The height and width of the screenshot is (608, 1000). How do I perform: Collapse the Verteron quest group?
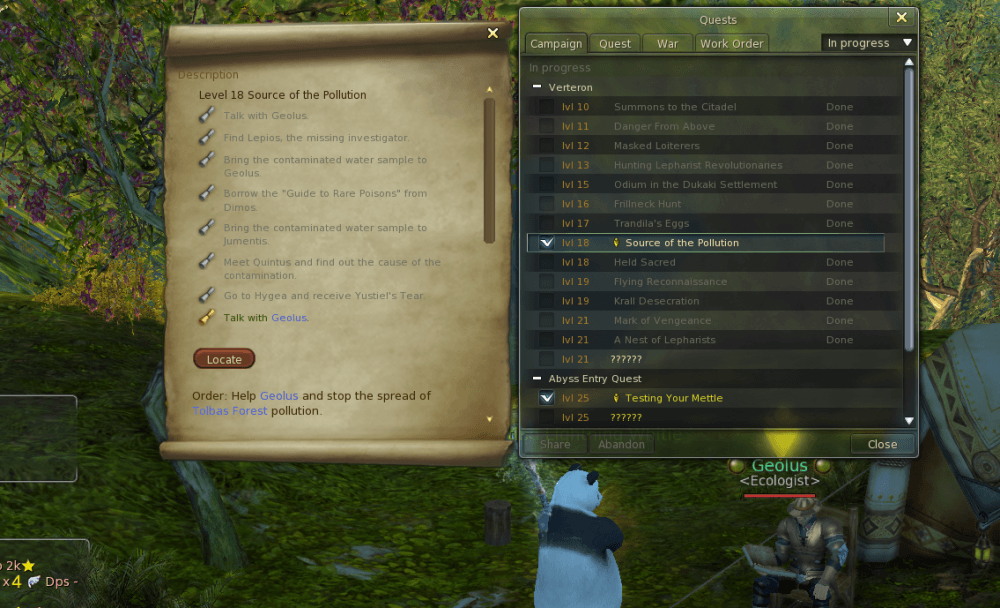(537, 88)
